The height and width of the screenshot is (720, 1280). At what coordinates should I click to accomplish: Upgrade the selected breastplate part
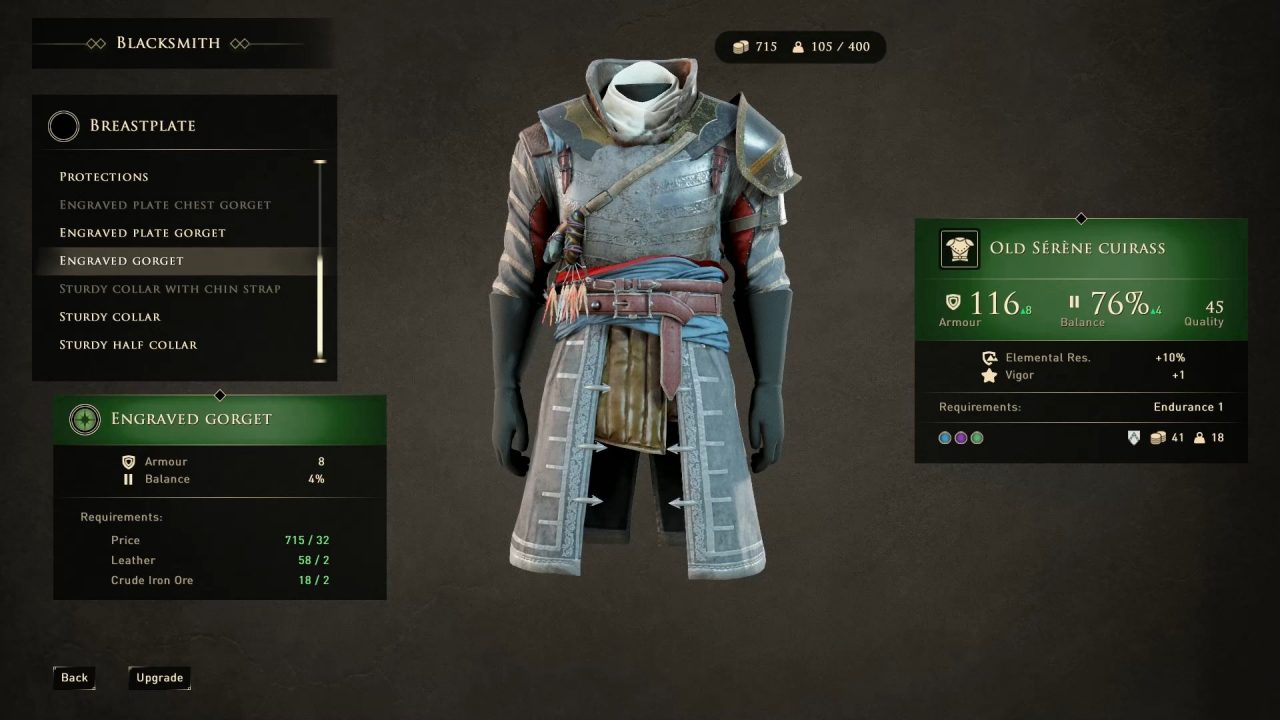(159, 678)
